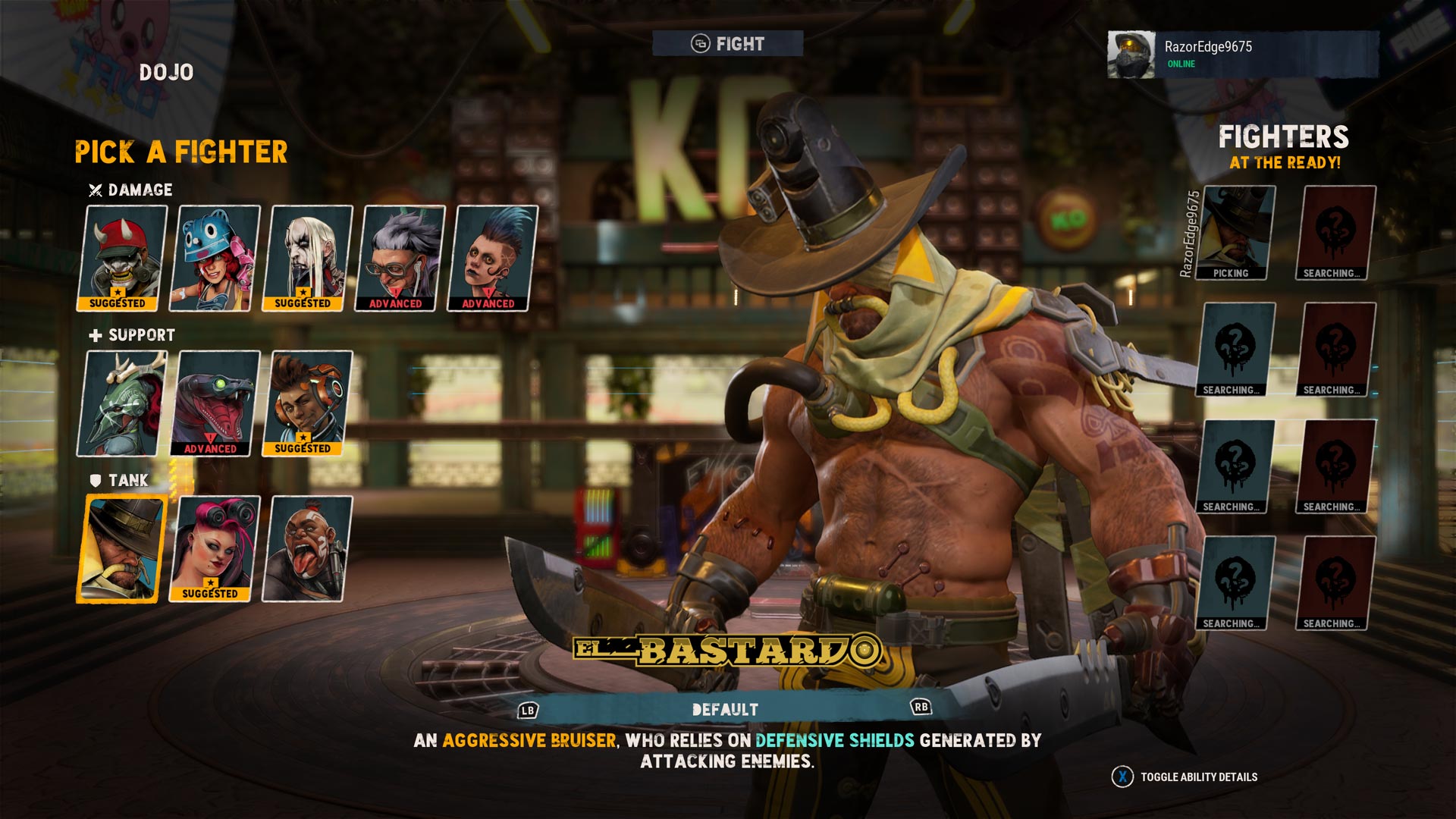Click RazorEdge9675's Picking fighter card

tap(1235, 234)
